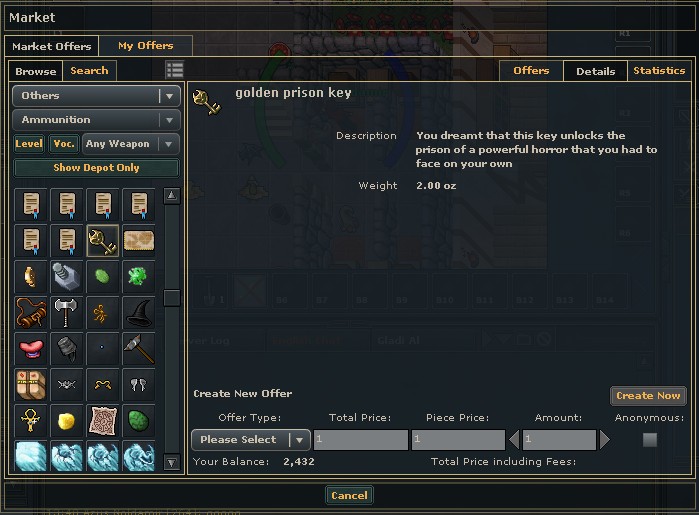Tick the Anonymous checkbox
Screen dimensions: 699x515
650,439
